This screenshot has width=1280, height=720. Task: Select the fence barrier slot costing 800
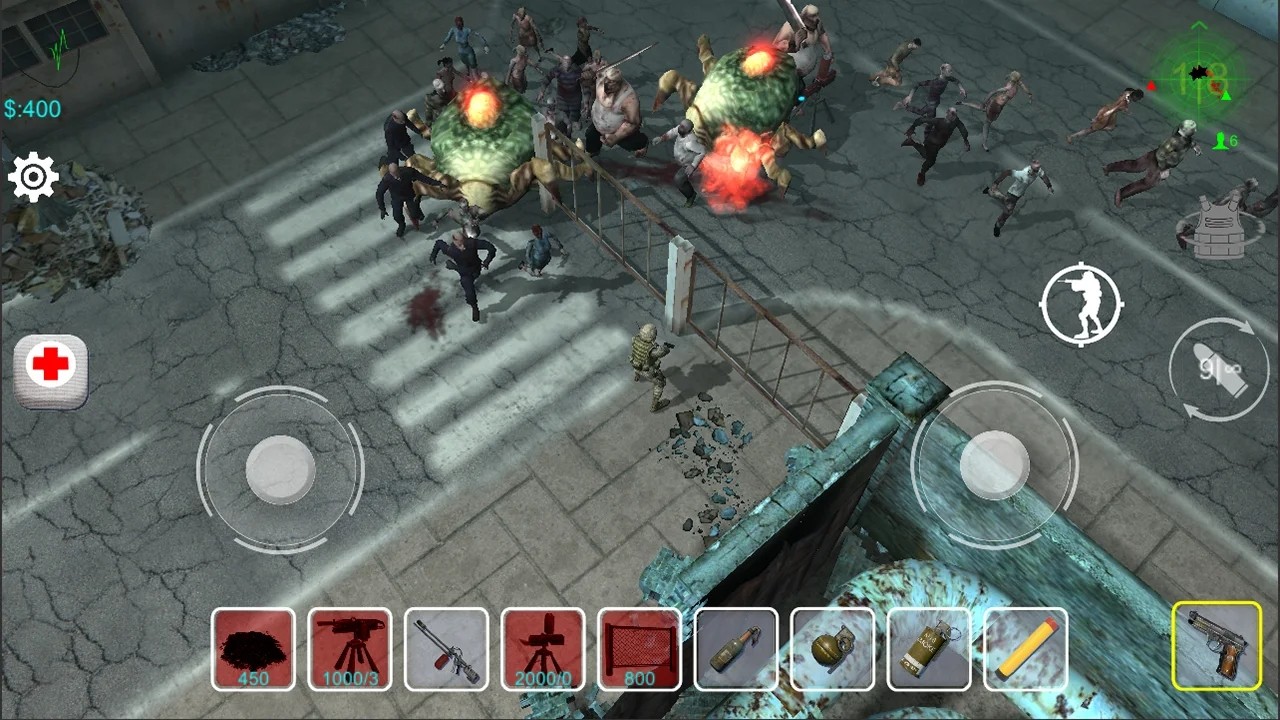639,649
